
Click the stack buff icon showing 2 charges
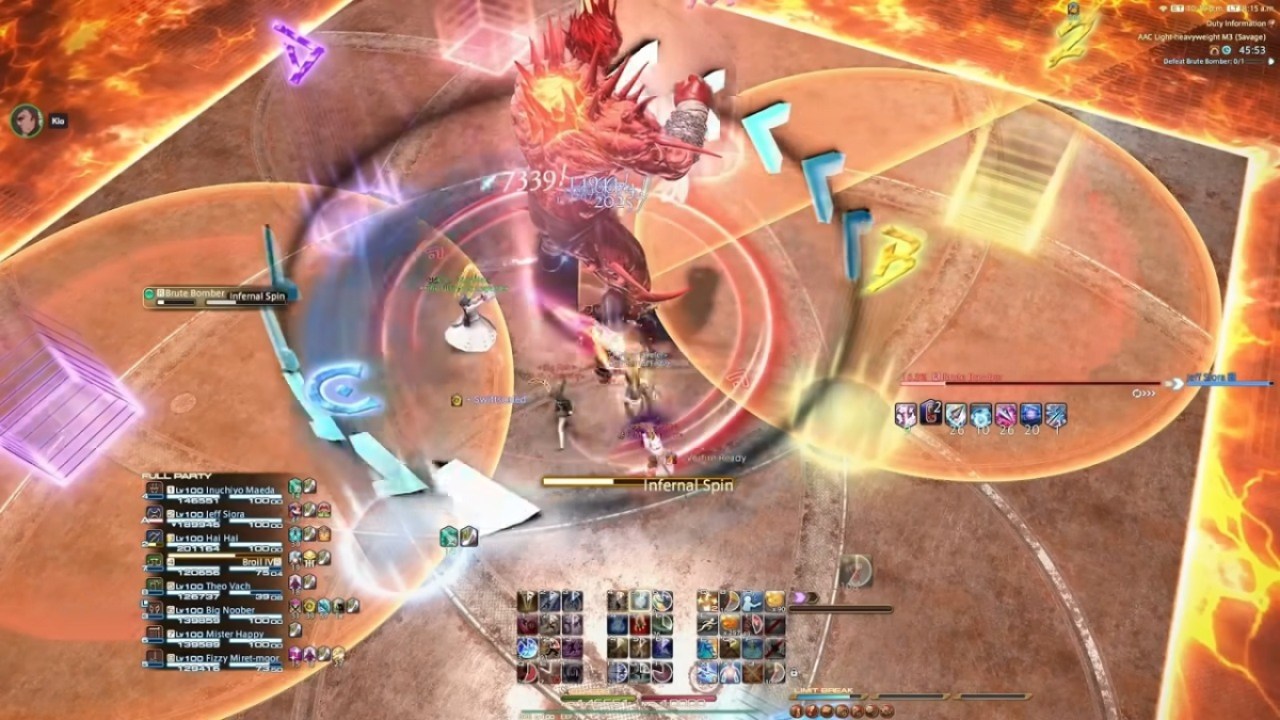point(930,410)
